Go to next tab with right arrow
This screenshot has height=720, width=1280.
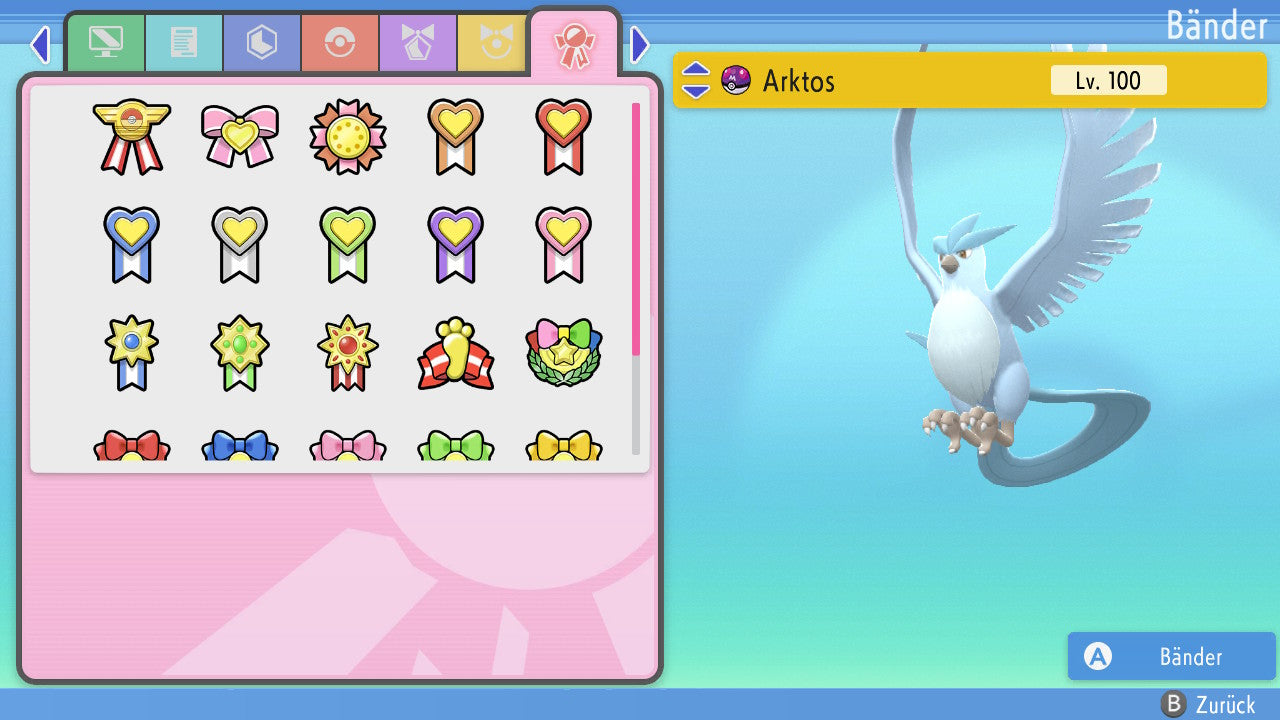pyautogui.click(x=640, y=44)
